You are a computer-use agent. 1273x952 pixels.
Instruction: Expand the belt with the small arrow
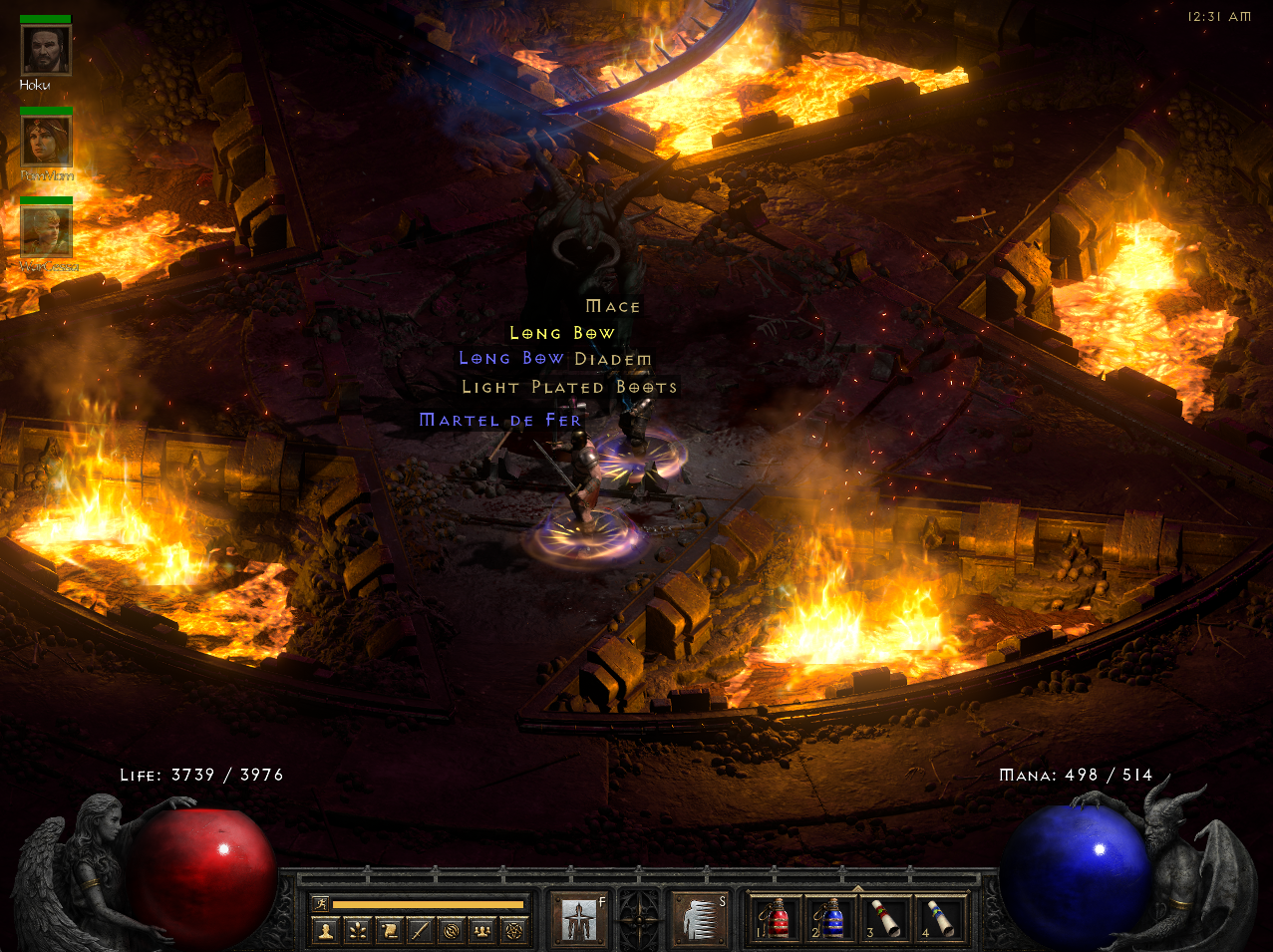coord(857,887)
